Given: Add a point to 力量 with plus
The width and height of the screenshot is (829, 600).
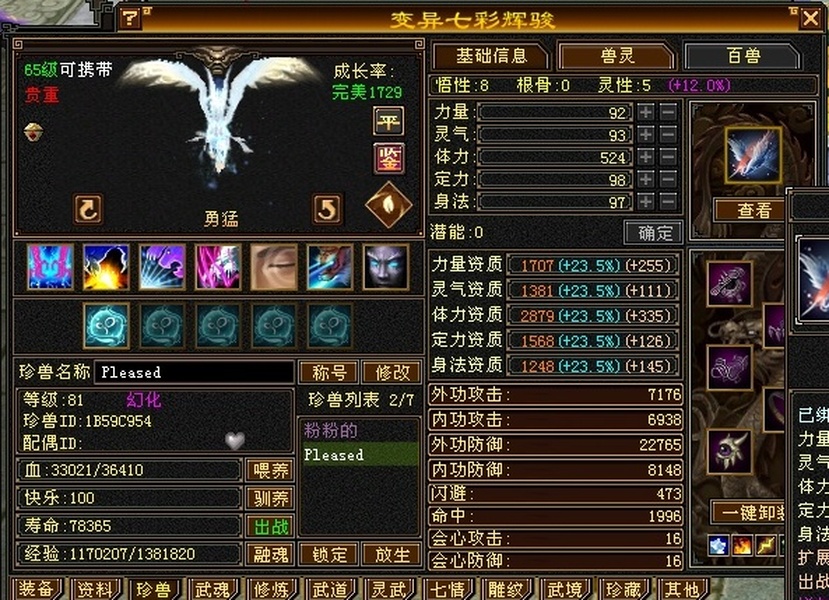Looking at the screenshot, I should point(647,113).
